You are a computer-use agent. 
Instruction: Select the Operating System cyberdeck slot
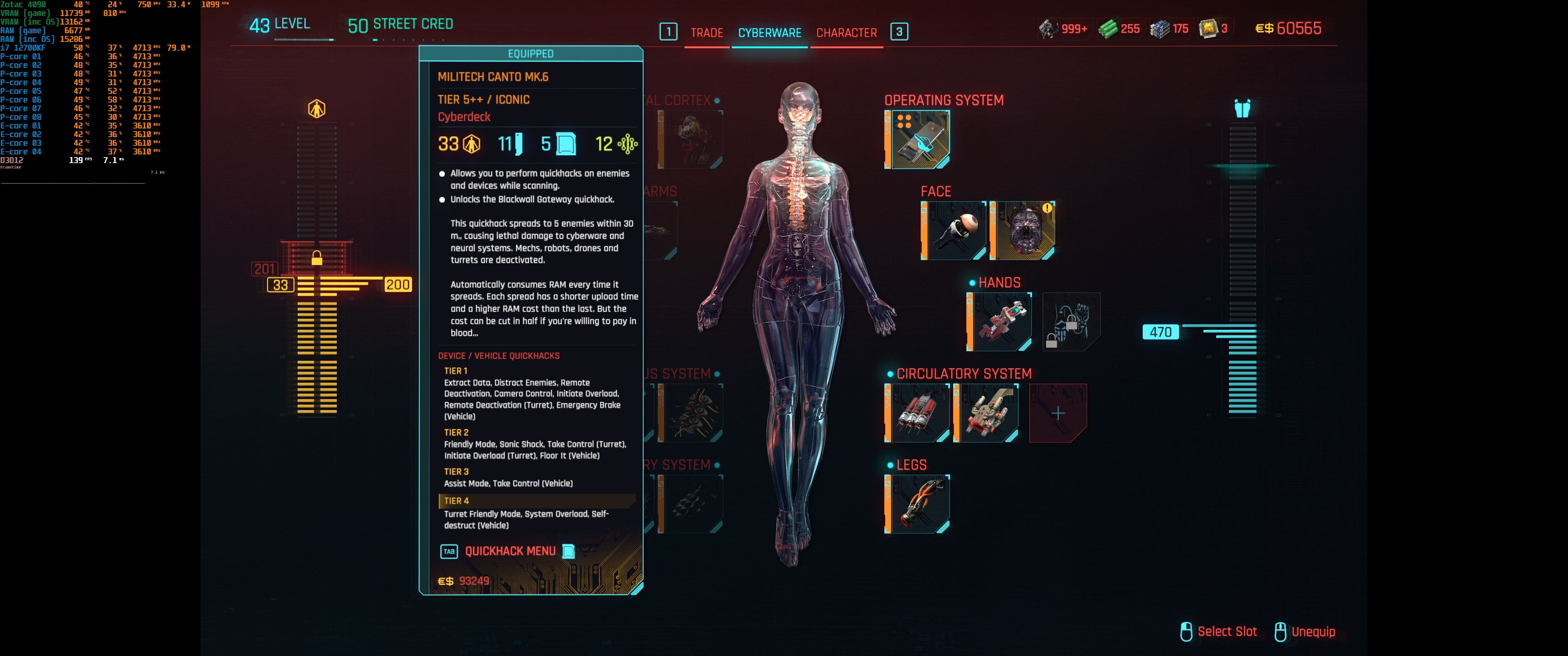[918, 139]
